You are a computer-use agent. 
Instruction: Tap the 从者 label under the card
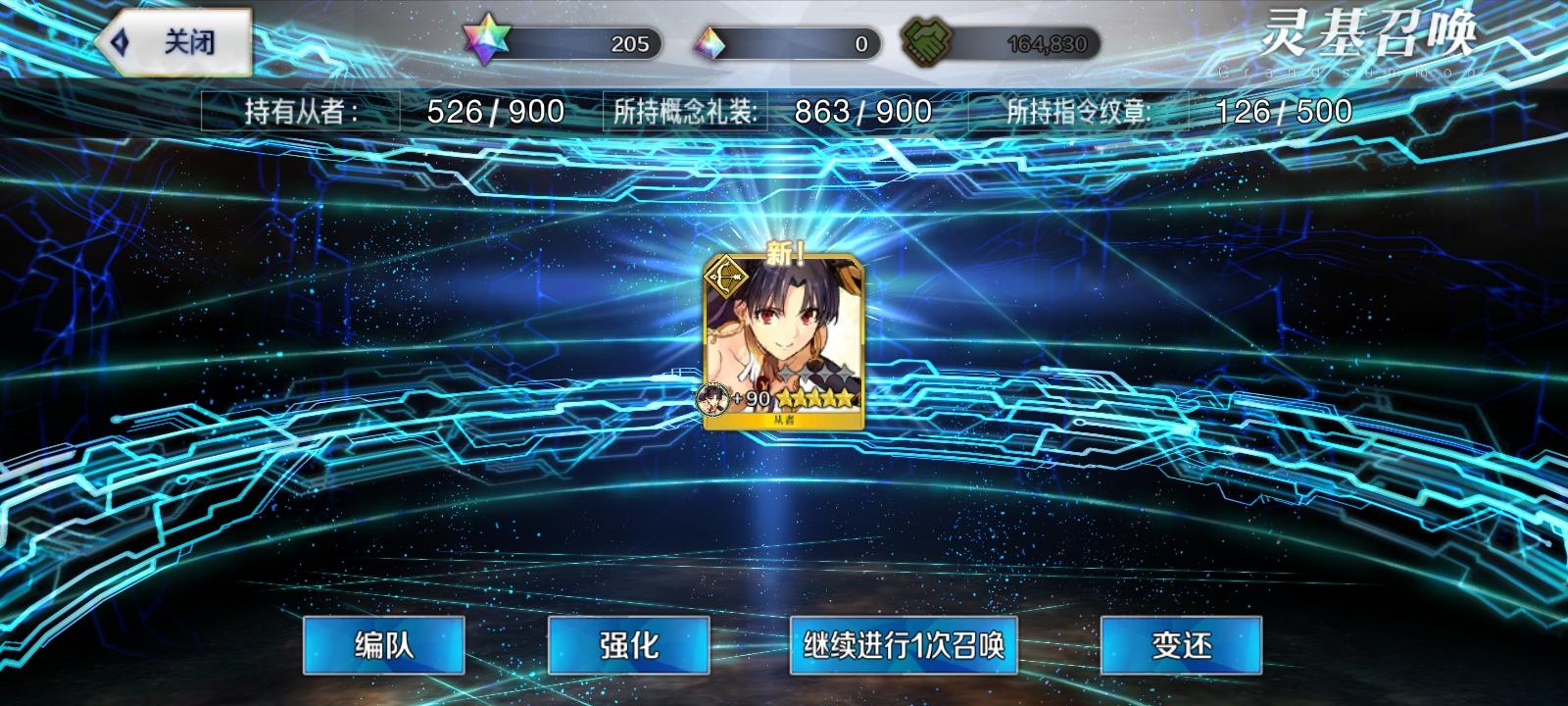click(783, 422)
